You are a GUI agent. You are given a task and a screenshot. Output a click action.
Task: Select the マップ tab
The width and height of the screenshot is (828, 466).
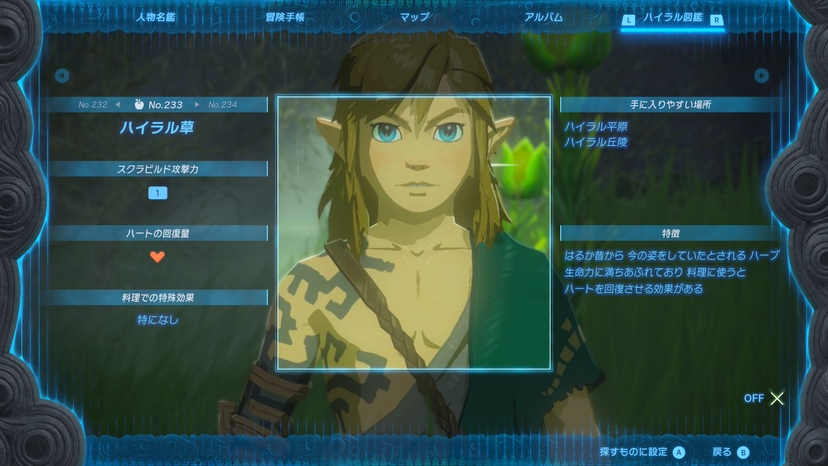coord(414,17)
